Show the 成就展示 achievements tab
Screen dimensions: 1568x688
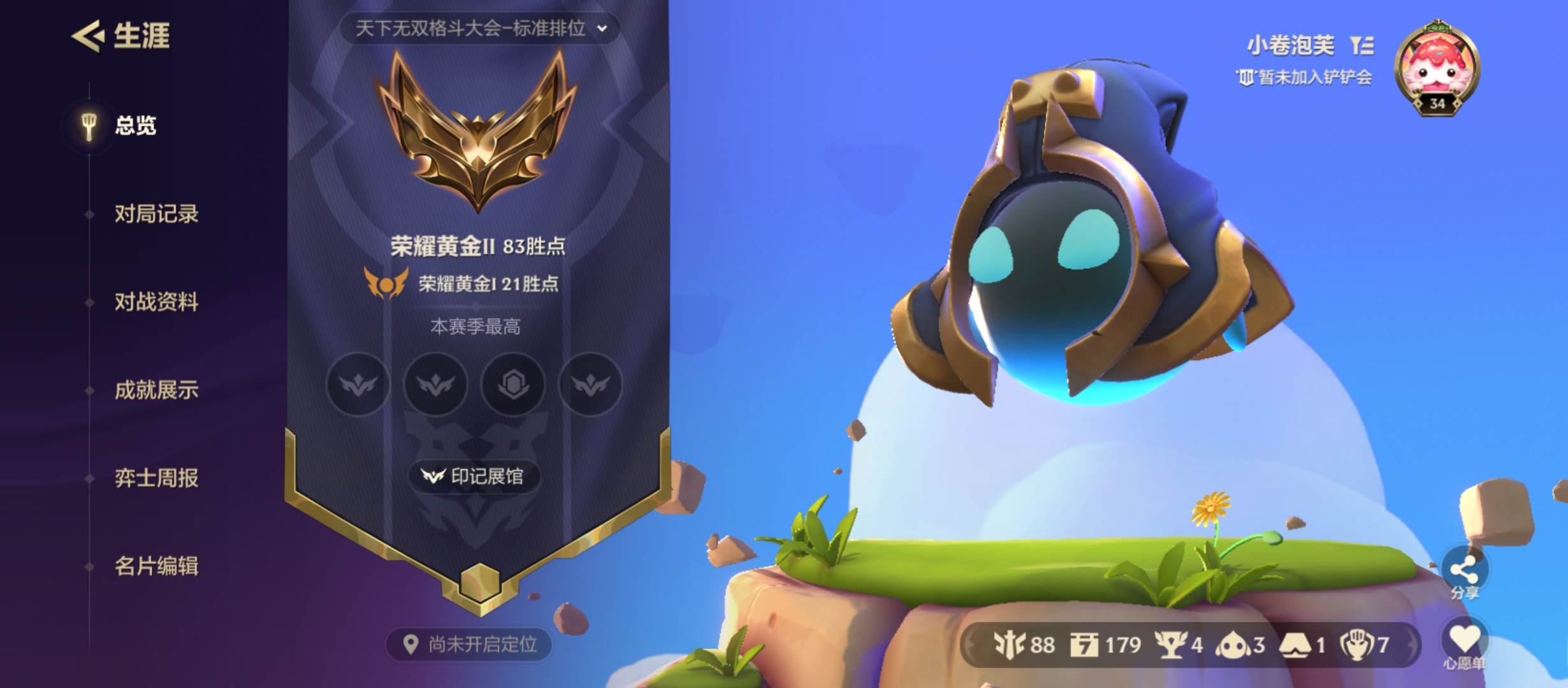[156, 390]
